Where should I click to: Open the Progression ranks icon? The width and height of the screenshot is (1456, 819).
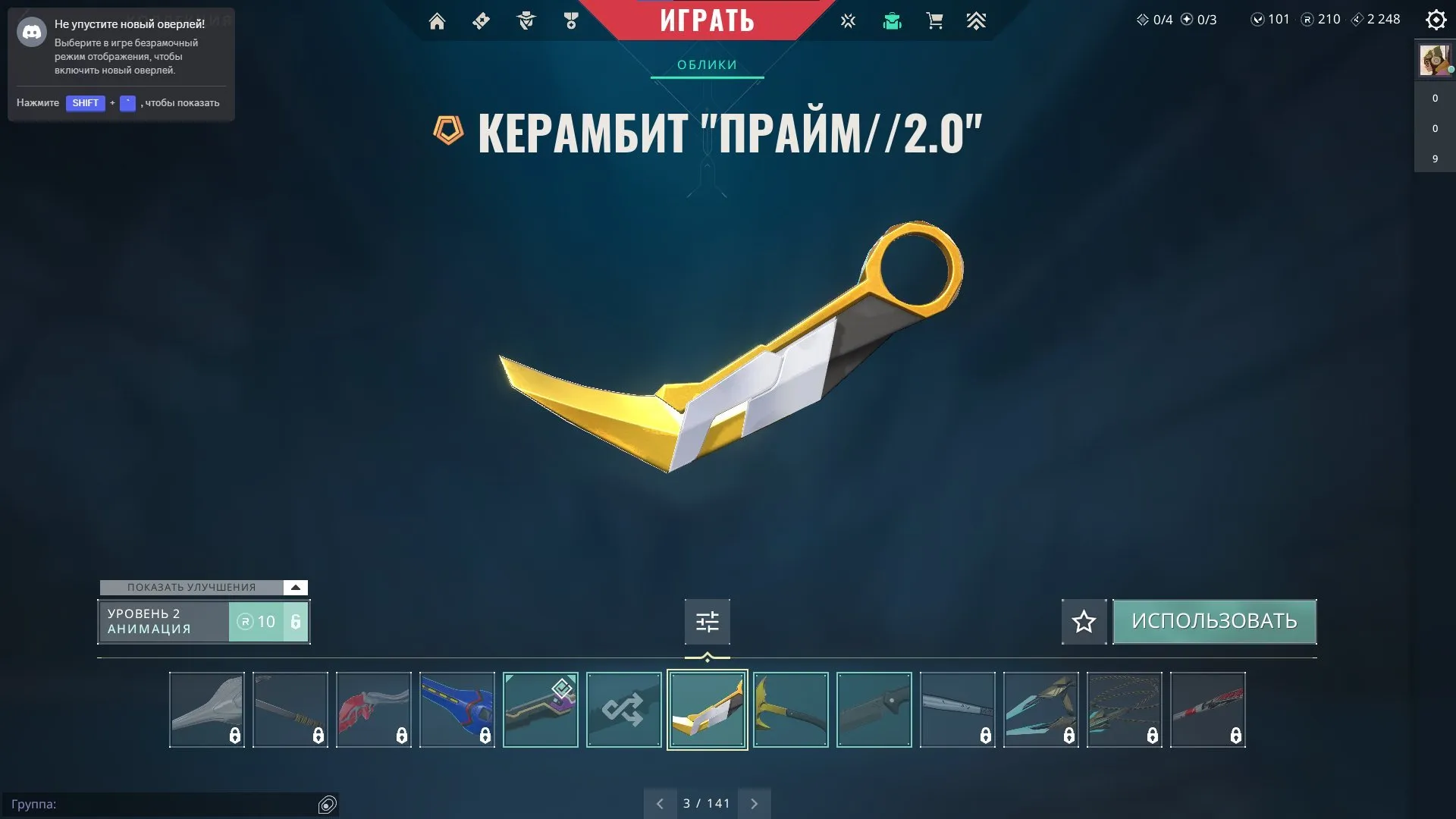pyautogui.click(x=977, y=21)
